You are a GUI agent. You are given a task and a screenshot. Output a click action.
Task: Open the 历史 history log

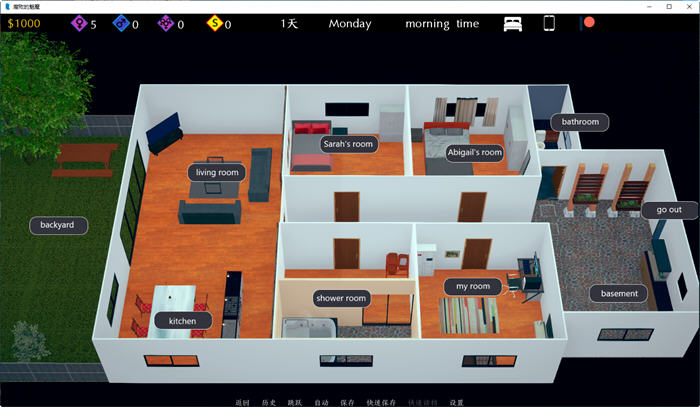tap(268, 402)
